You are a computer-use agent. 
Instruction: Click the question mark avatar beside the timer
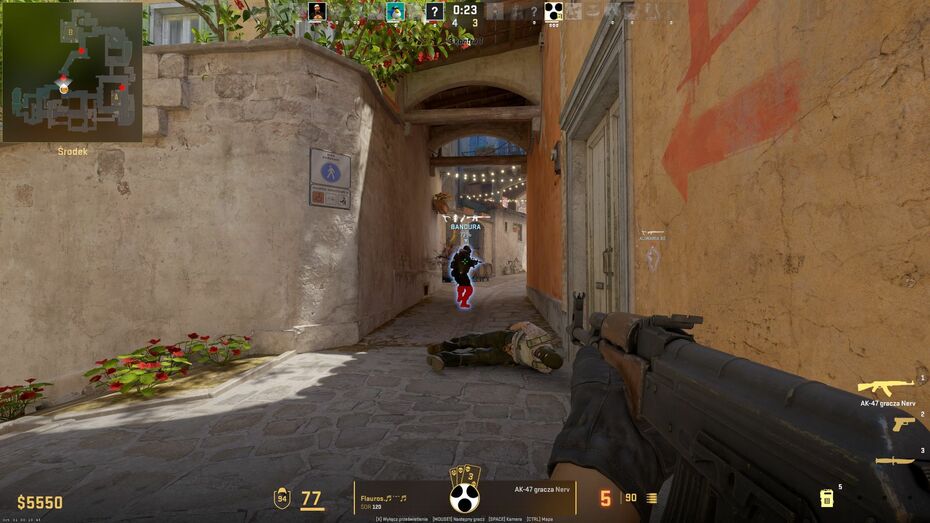pos(434,12)
